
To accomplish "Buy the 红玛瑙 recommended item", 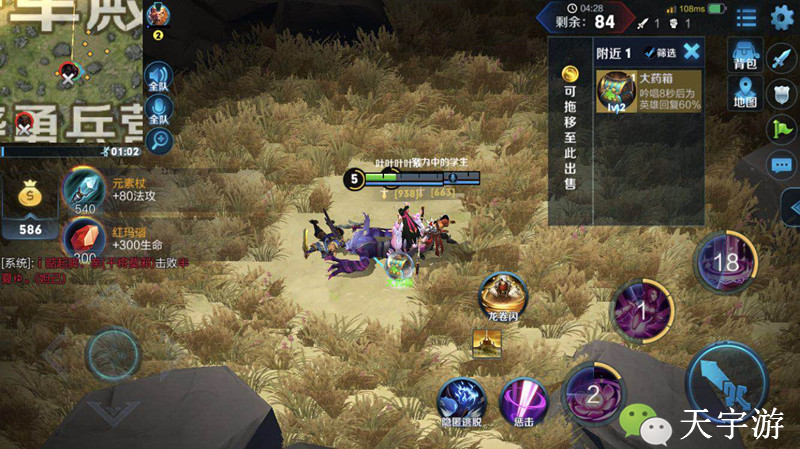I will [x=84, y=239].
